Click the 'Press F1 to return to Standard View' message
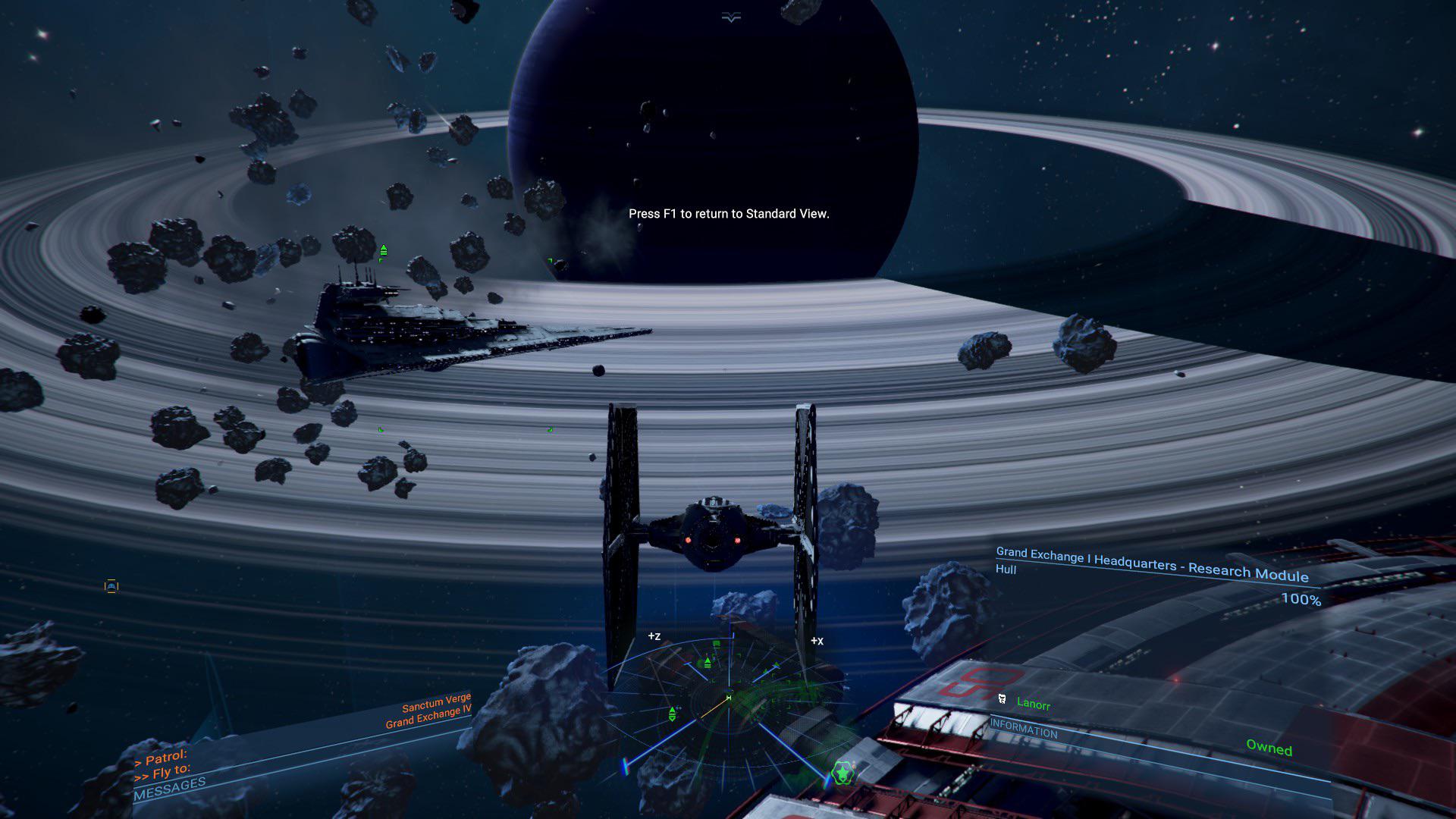The image size is (1456, 819). [730, 215]
